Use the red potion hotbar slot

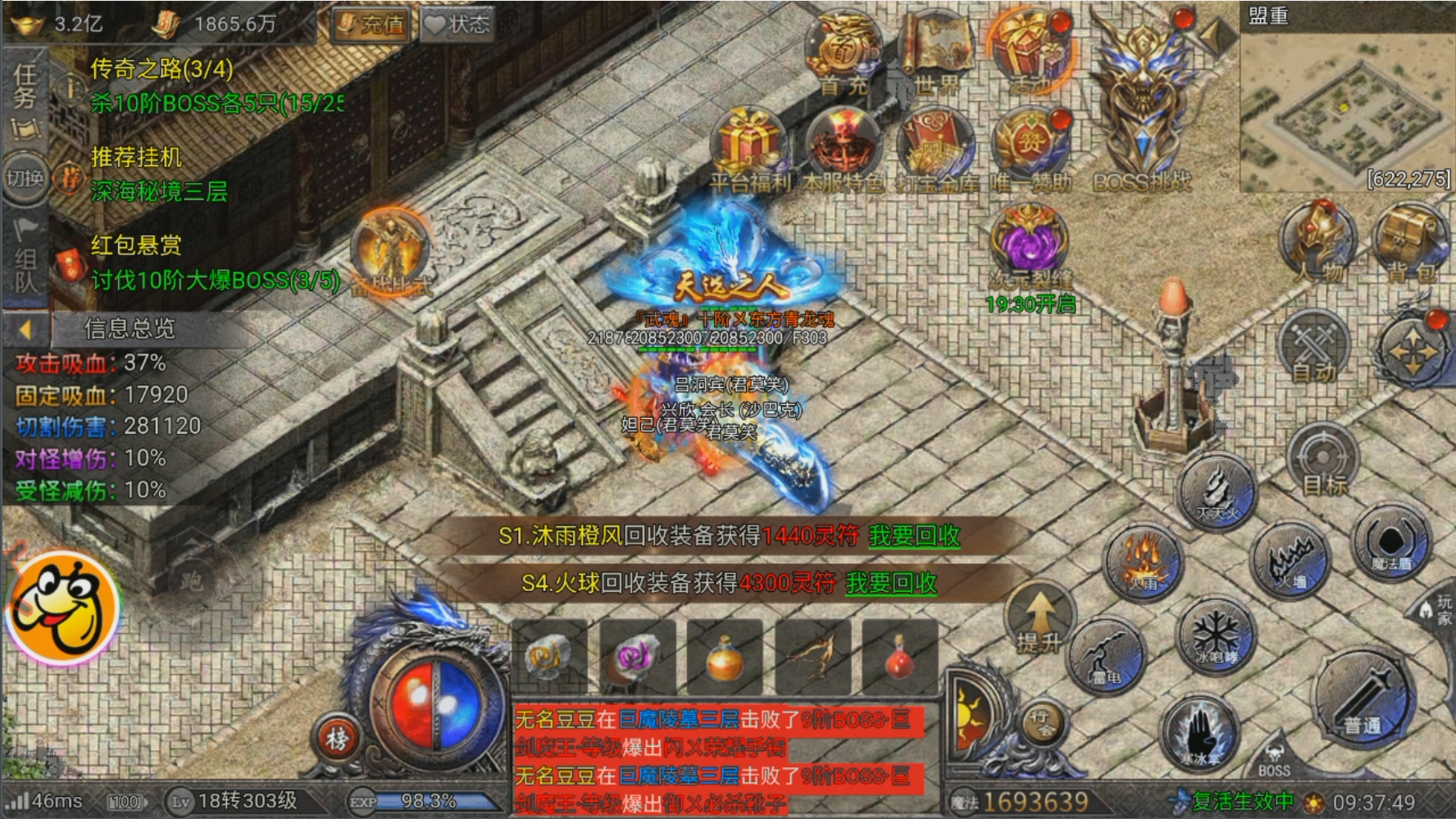899,656
